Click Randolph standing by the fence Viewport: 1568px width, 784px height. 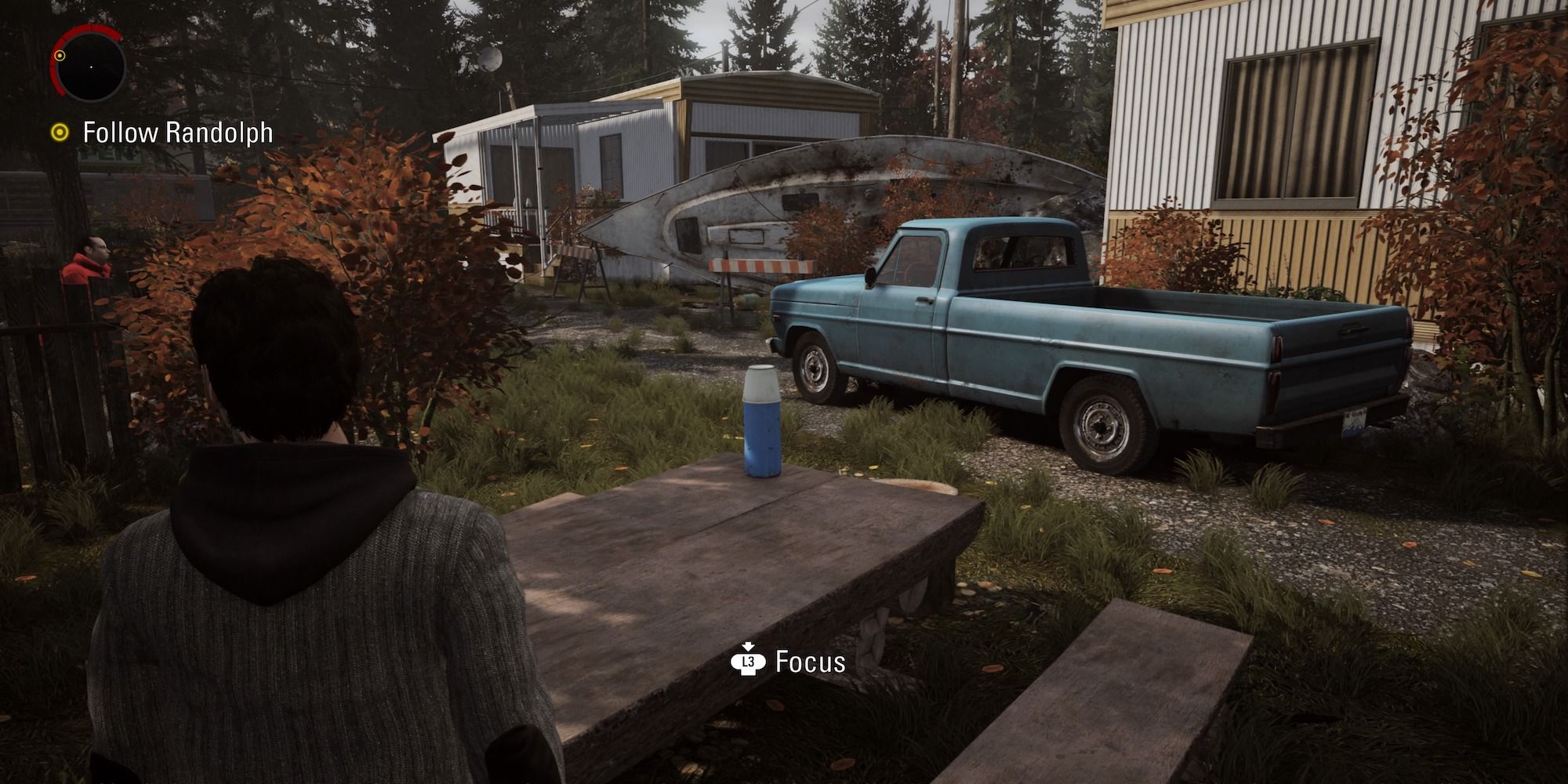pos(89,257)
